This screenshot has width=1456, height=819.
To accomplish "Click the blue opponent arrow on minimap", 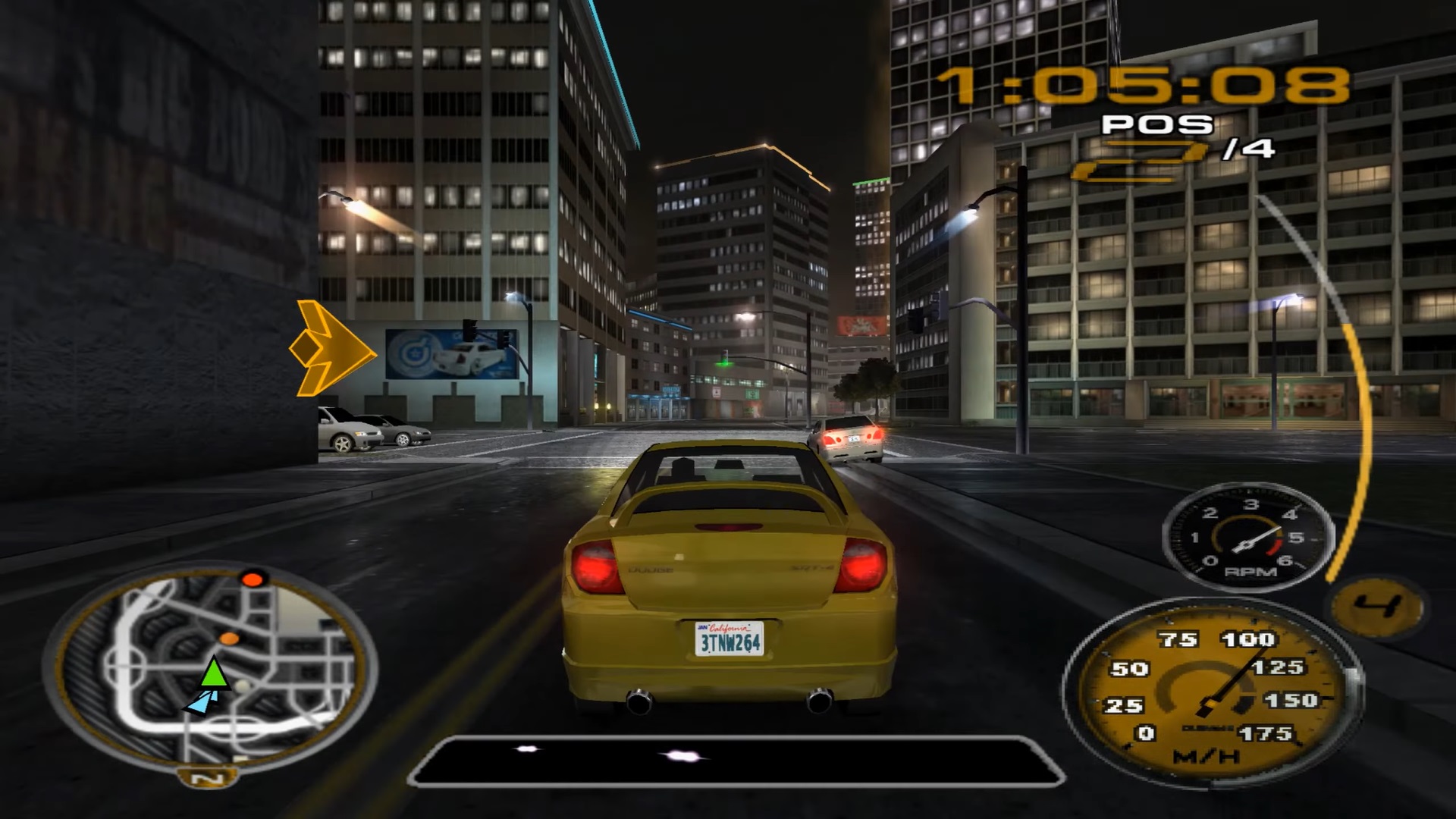I will (x=199, y=704).
